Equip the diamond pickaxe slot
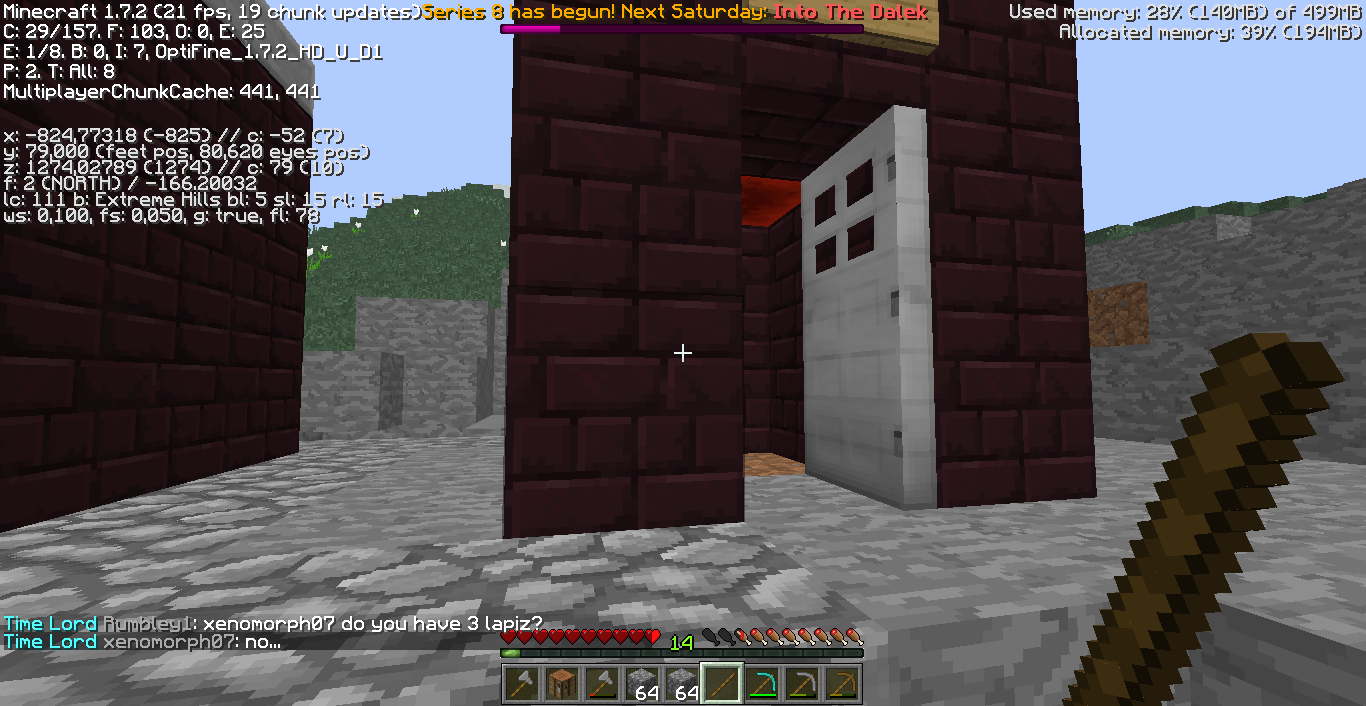The image size is (1366, 706). tap(761, 684)
